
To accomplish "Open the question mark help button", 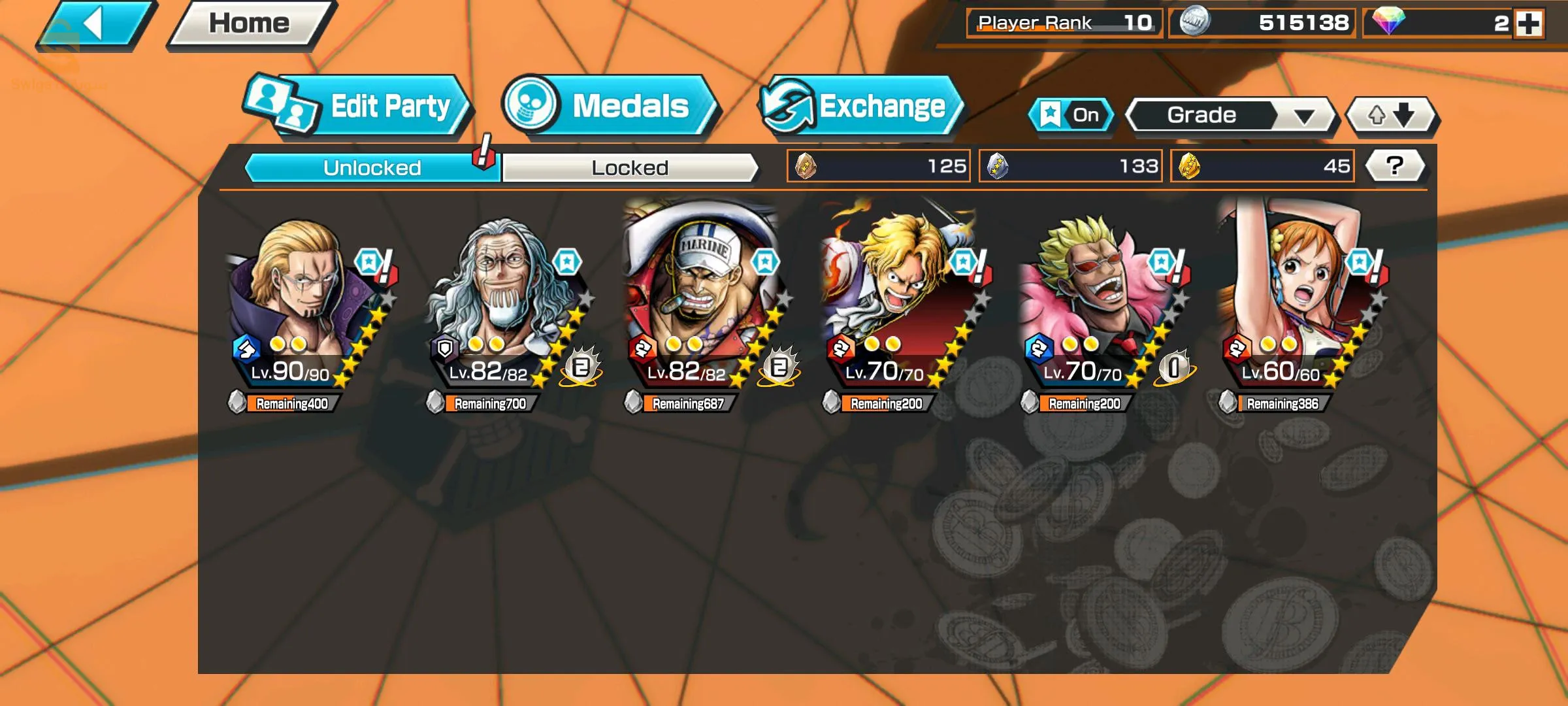I will pos(1394,166).
